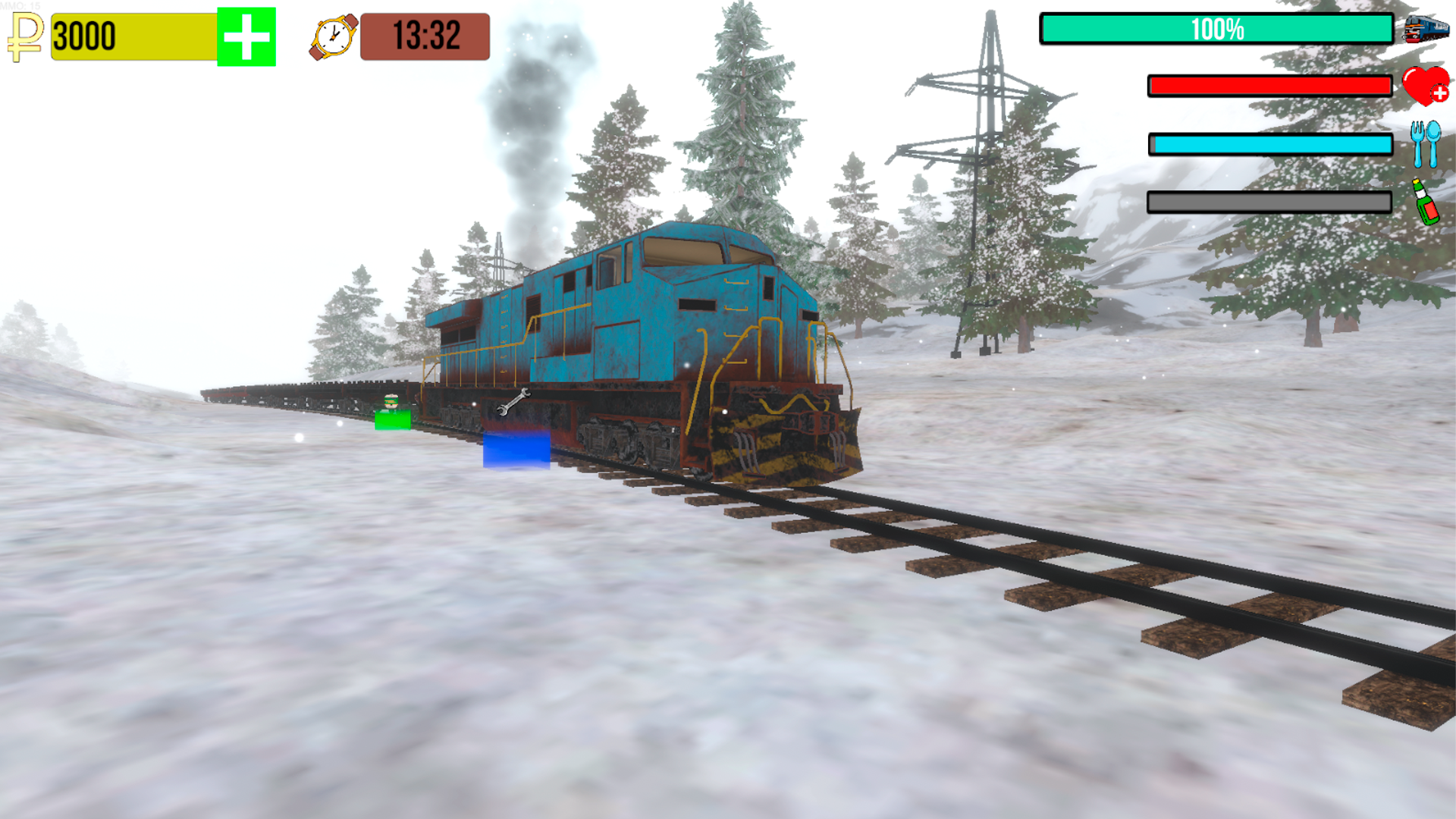Viewport: 1456px width, 819px height.
Task: Click the red health bar
Action: point(1269,86)
